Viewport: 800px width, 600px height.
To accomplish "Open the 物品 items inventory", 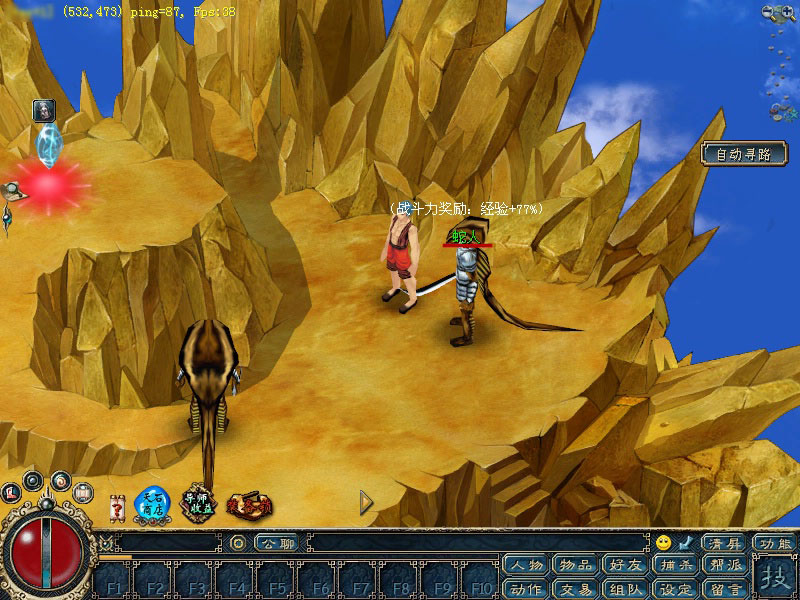I will 577,565.
